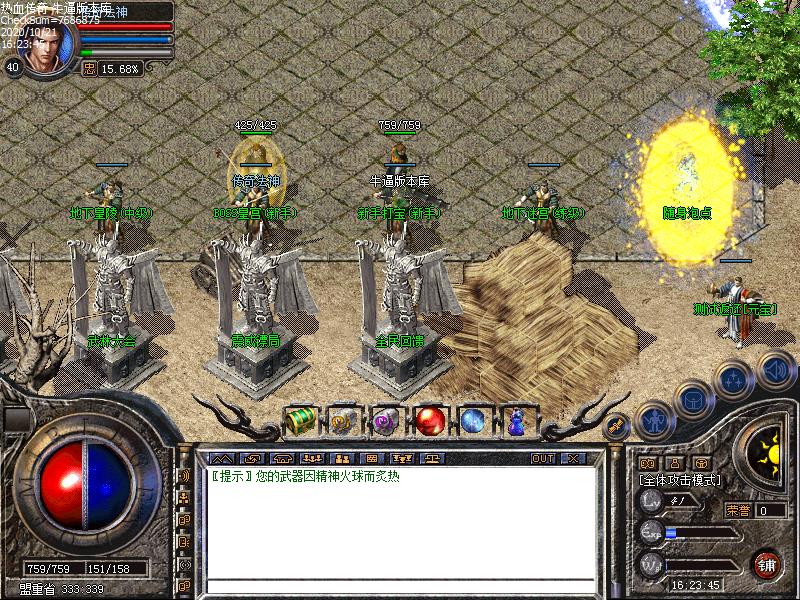Open the bag round button
This screenshot has height=600, width=800.
point(693,399)
